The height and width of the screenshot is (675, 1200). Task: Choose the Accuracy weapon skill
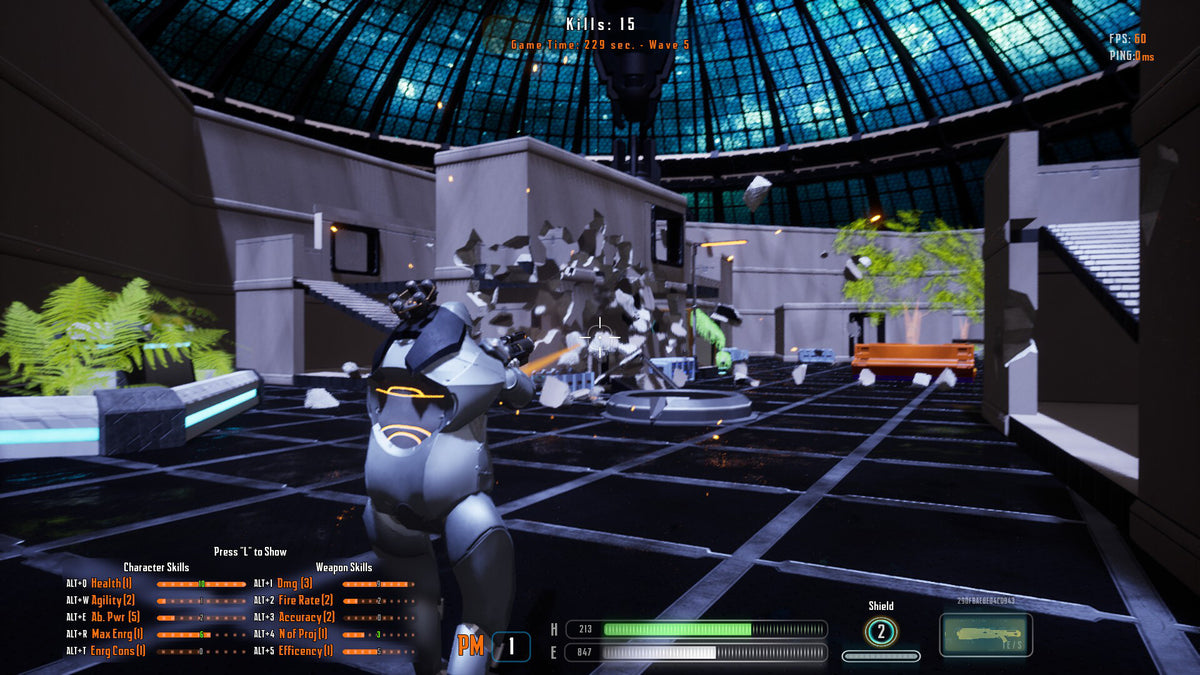click(x=306, y=617)
